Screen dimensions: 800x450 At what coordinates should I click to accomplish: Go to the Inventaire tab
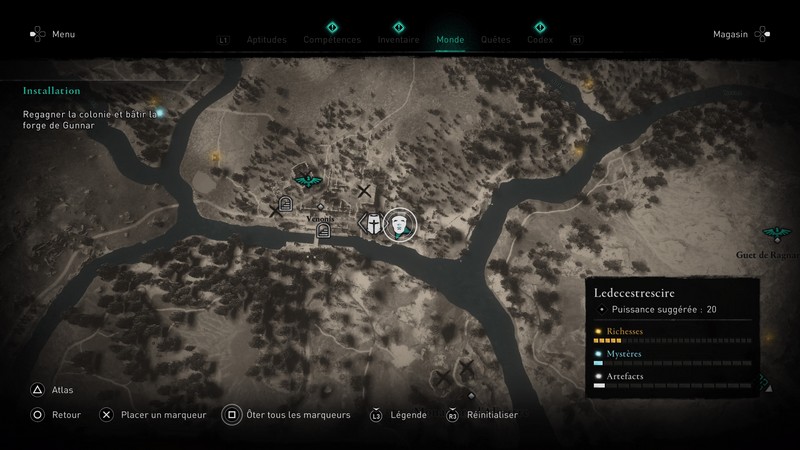pyautogui.click(x=398, y=40)
